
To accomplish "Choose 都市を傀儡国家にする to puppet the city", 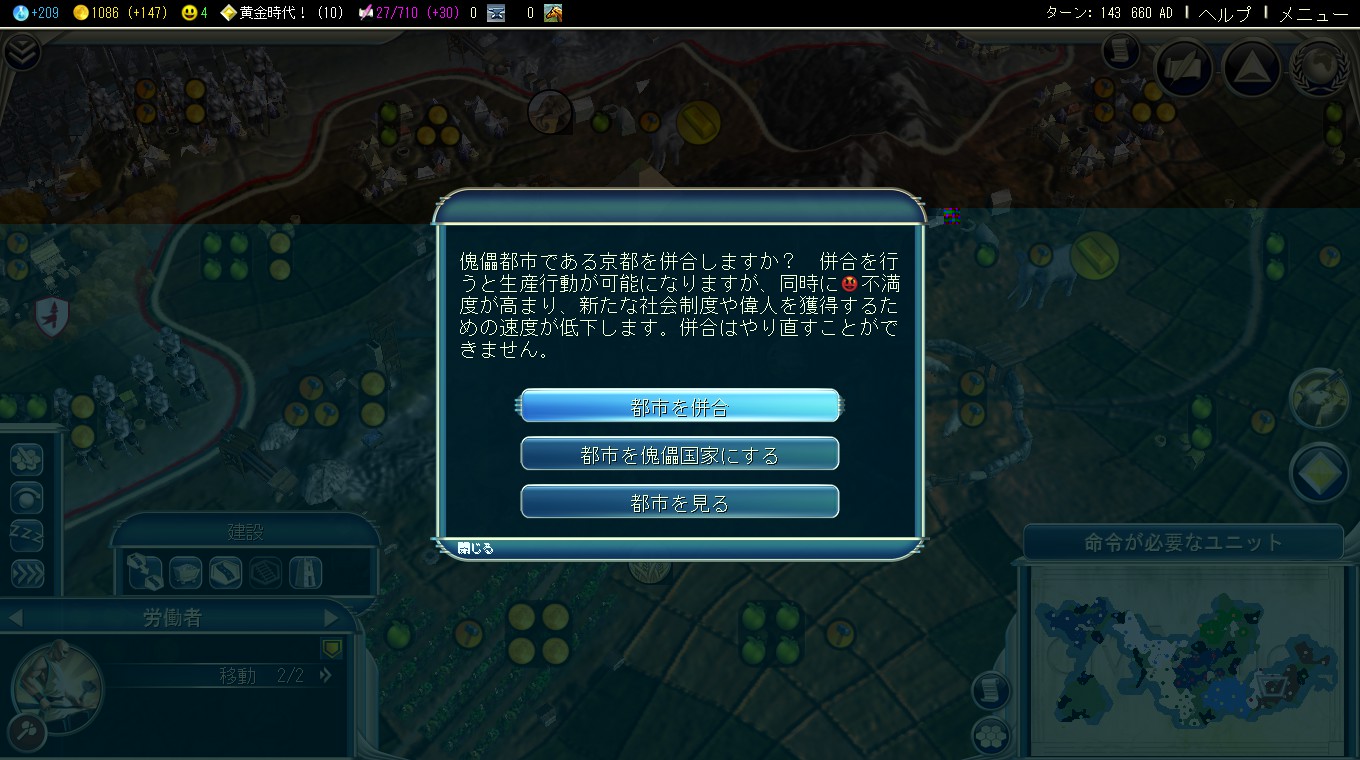I will (x=680, y=453).
